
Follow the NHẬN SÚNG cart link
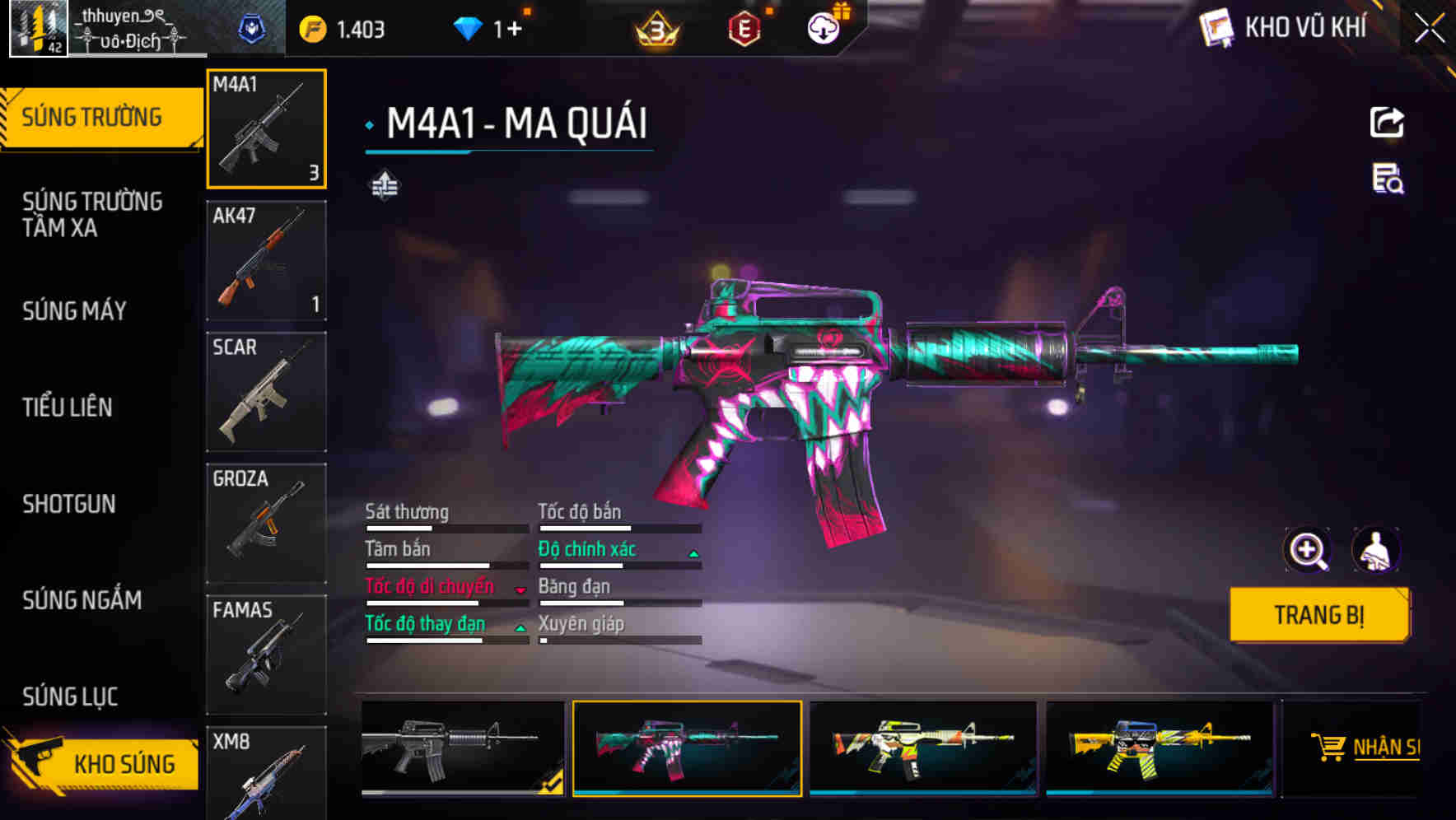coord(1365,748)
